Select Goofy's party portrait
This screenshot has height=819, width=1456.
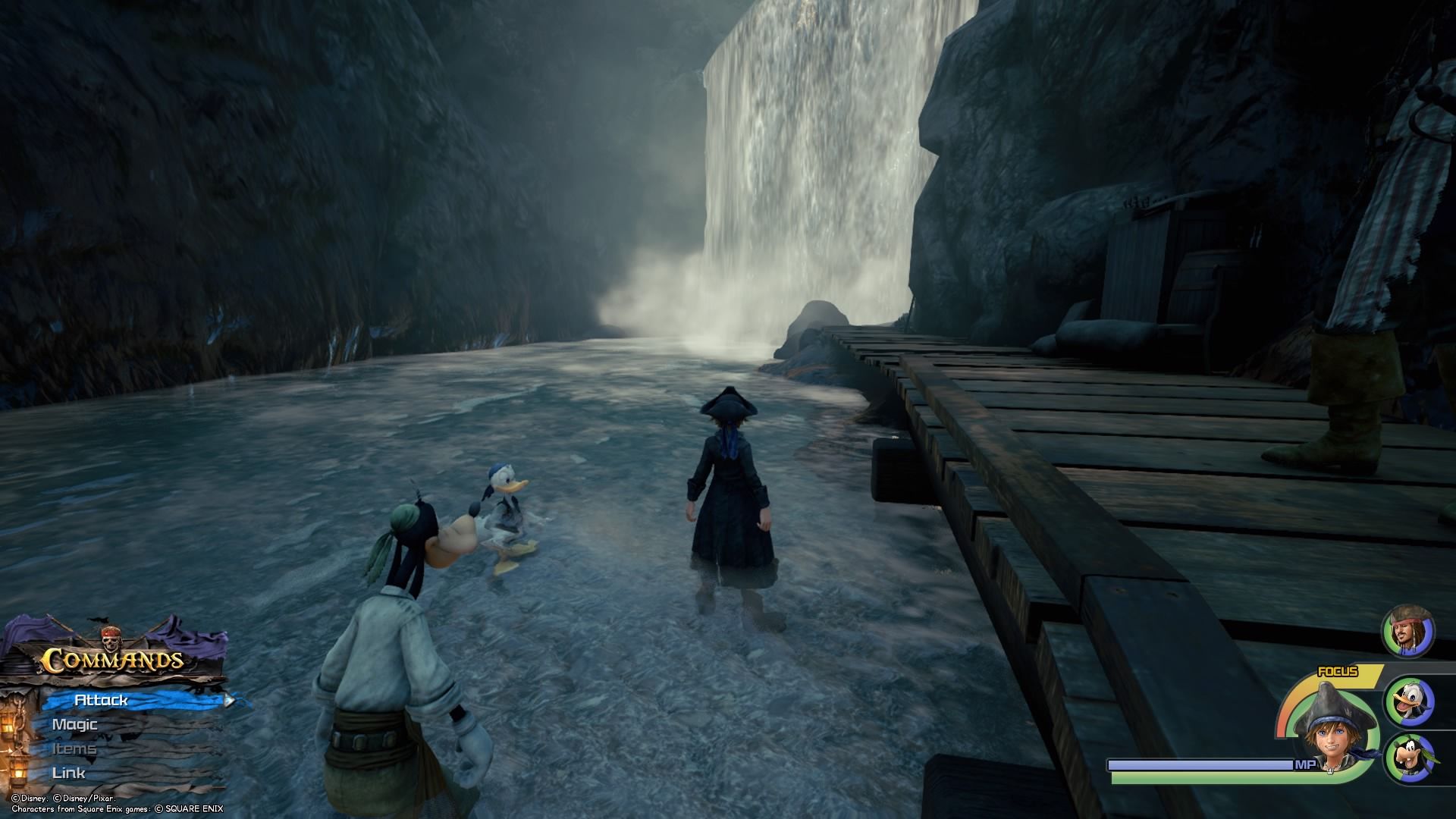(1409, 757)
